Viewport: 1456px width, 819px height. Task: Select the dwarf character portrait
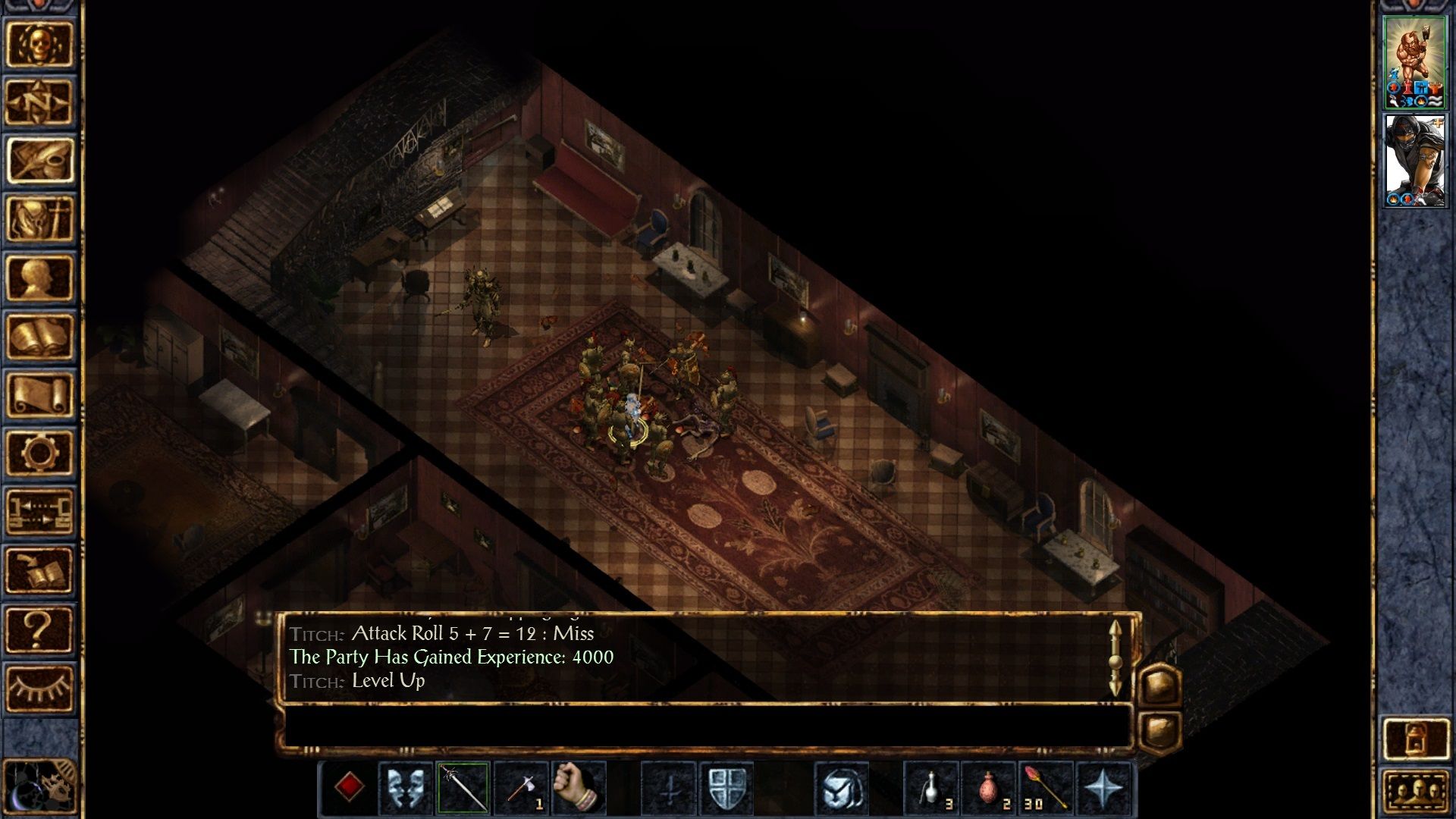1415,62
